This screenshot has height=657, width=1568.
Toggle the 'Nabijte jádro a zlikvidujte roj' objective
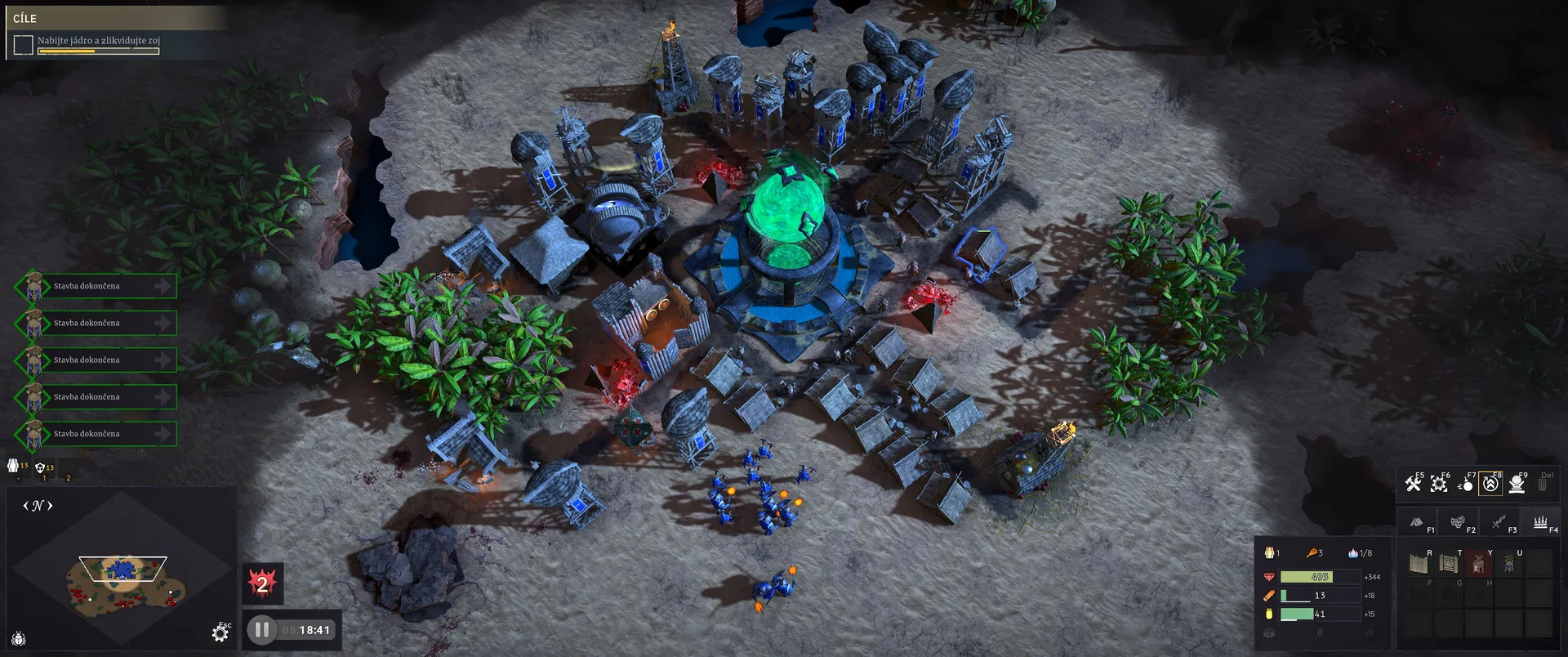[24, 45]
